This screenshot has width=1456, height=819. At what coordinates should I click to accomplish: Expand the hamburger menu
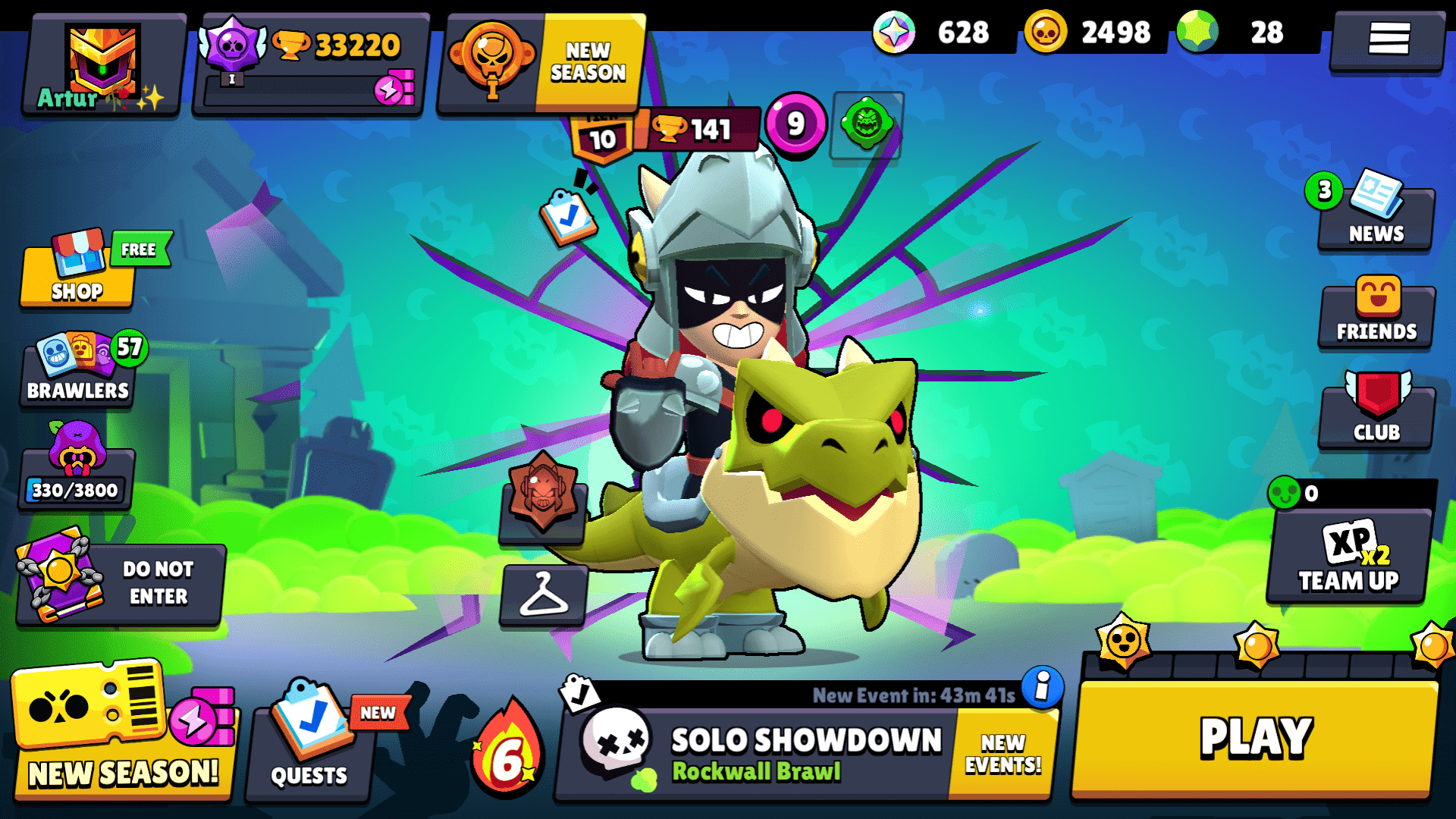[1386, 43]
